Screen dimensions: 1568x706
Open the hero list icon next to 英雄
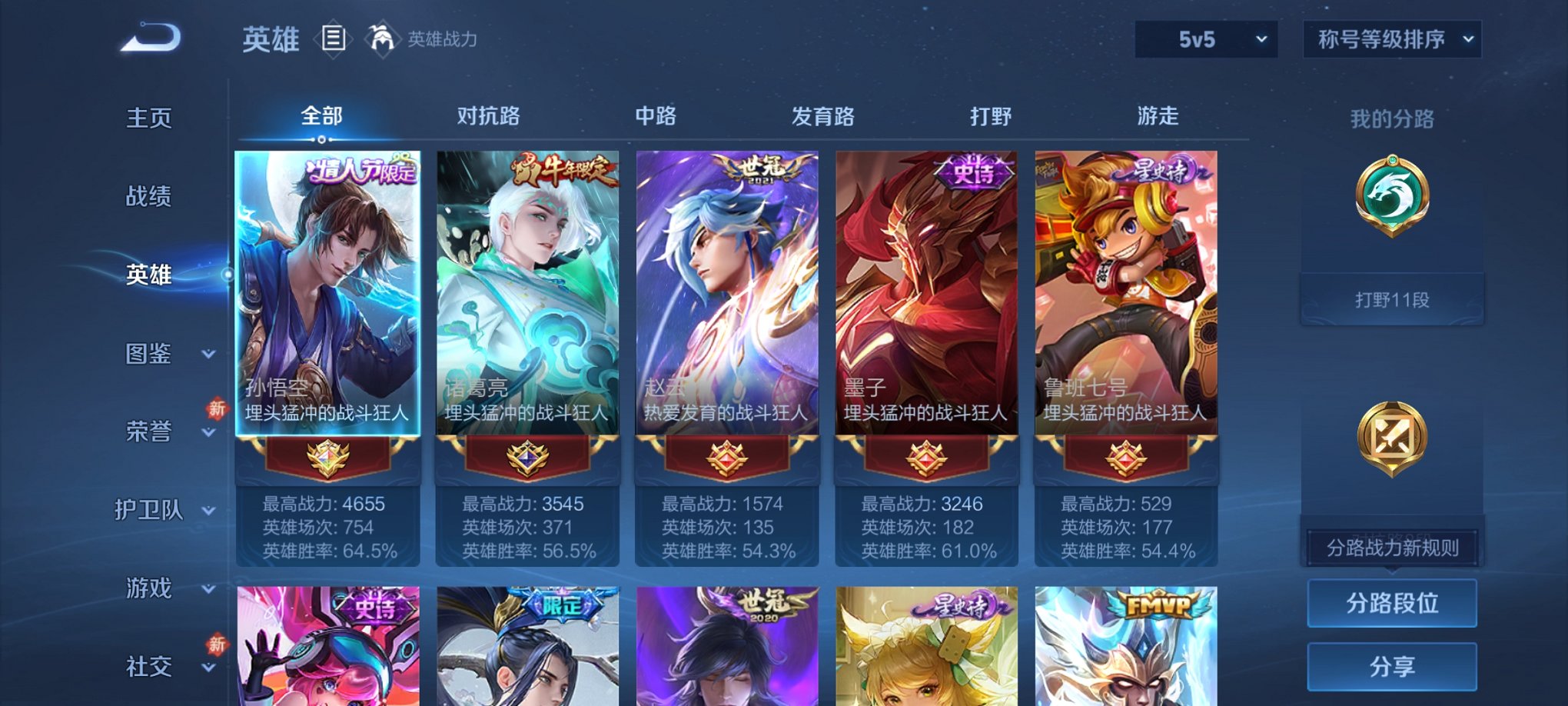click(334, 38)
